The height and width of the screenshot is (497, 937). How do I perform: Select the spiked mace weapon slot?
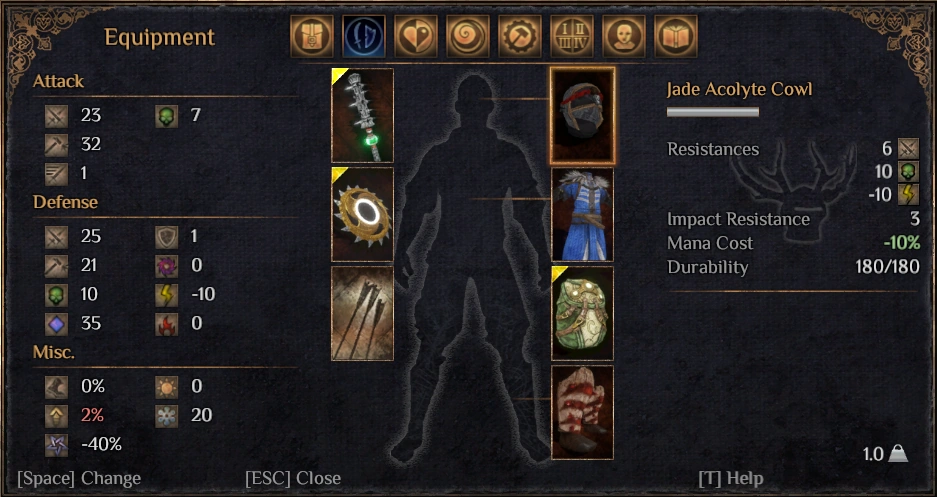click(362, 115)
